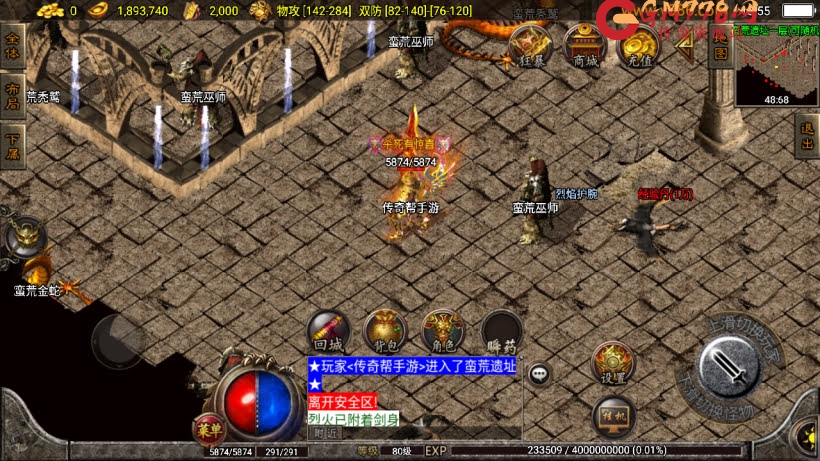This screenshot has width=820, height=461.
Task: Switch chat to the 附近 nearby channel
Action: pos(325,434)
